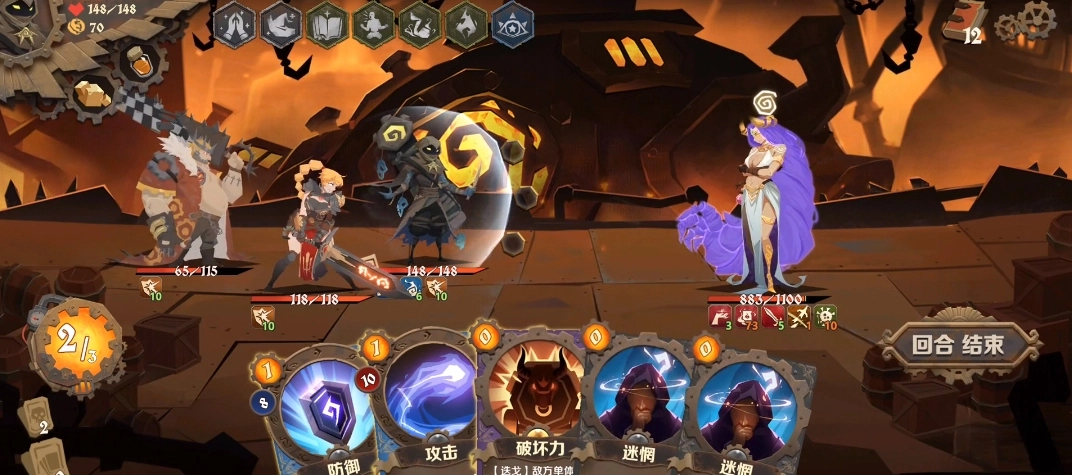Click the star badge relic icon
Viewport: 1072px width, 475px height.
click(x=513, y=24)
